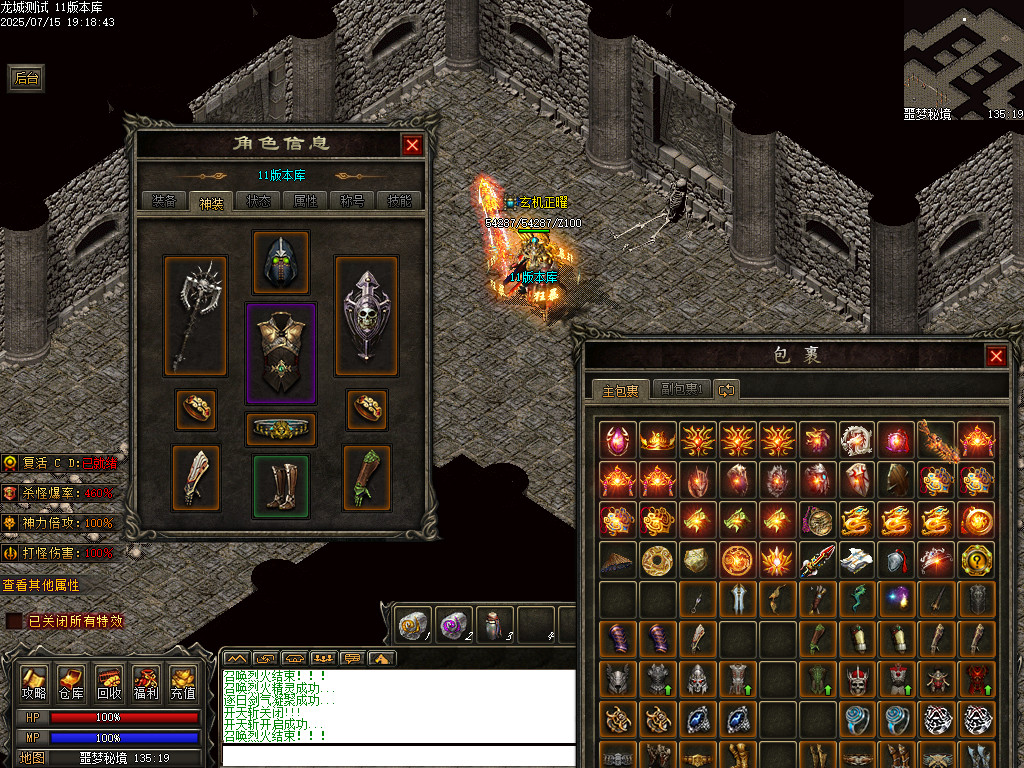1024x768 pixels.
Task: Open the 仓库 warehouse
Action: coord(71,683)
